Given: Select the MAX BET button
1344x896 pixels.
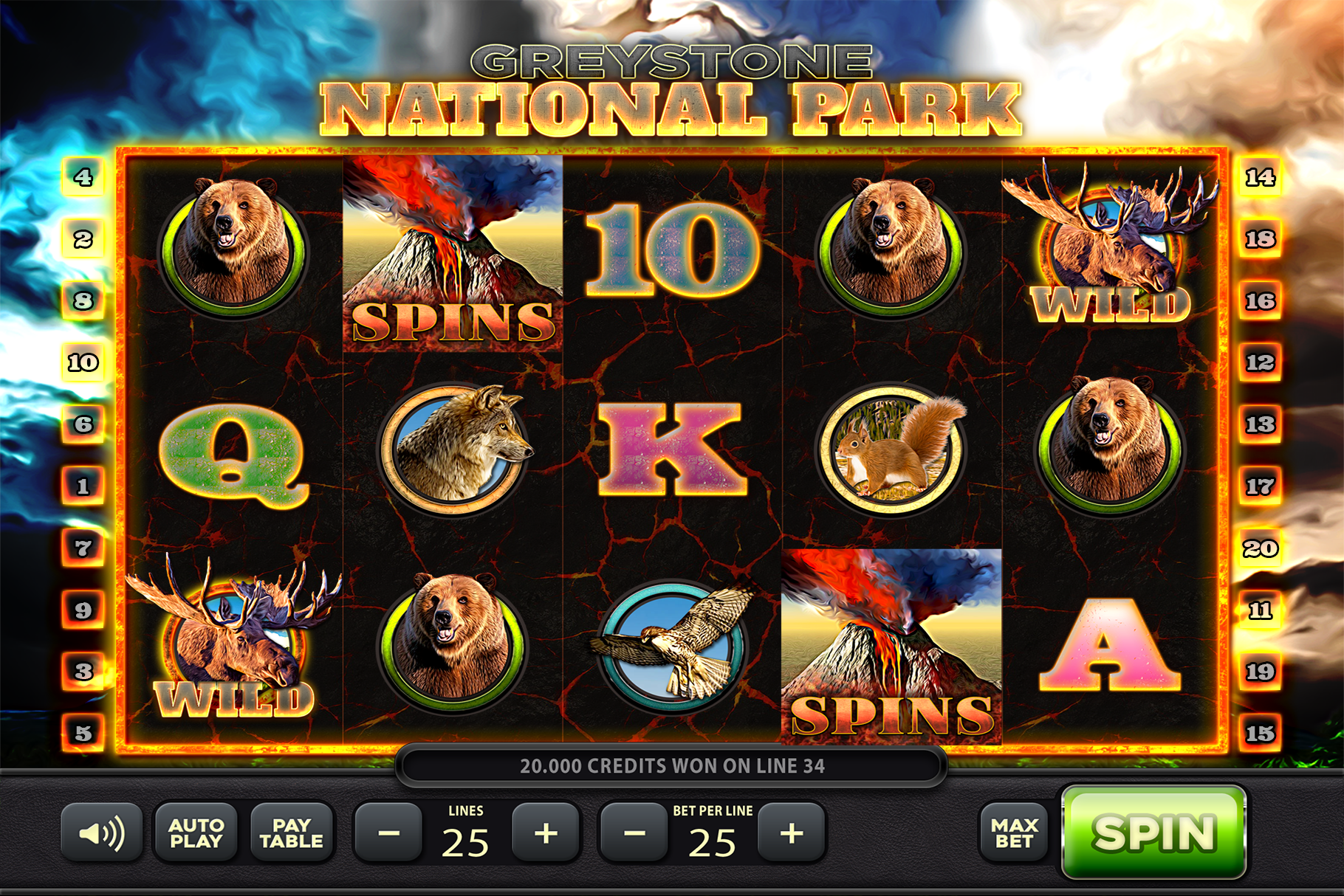Looking at the screenshot, I should 1014,833.
